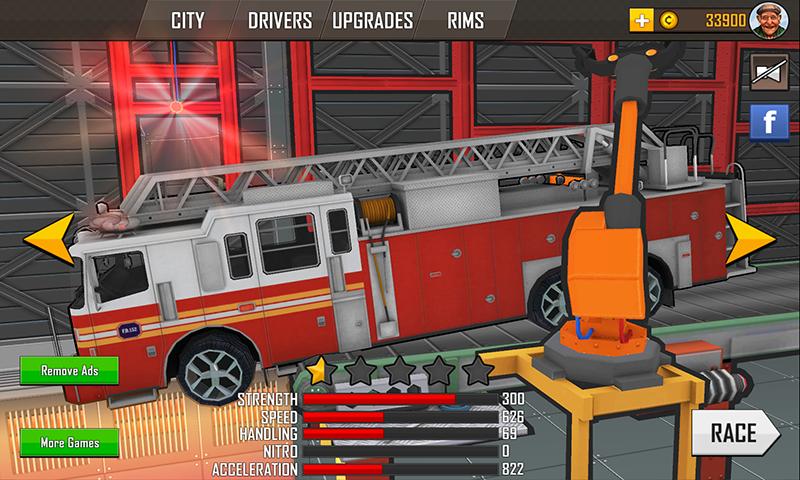Open the Facebook link
The image size is (800, 480).
click(768, 122)
